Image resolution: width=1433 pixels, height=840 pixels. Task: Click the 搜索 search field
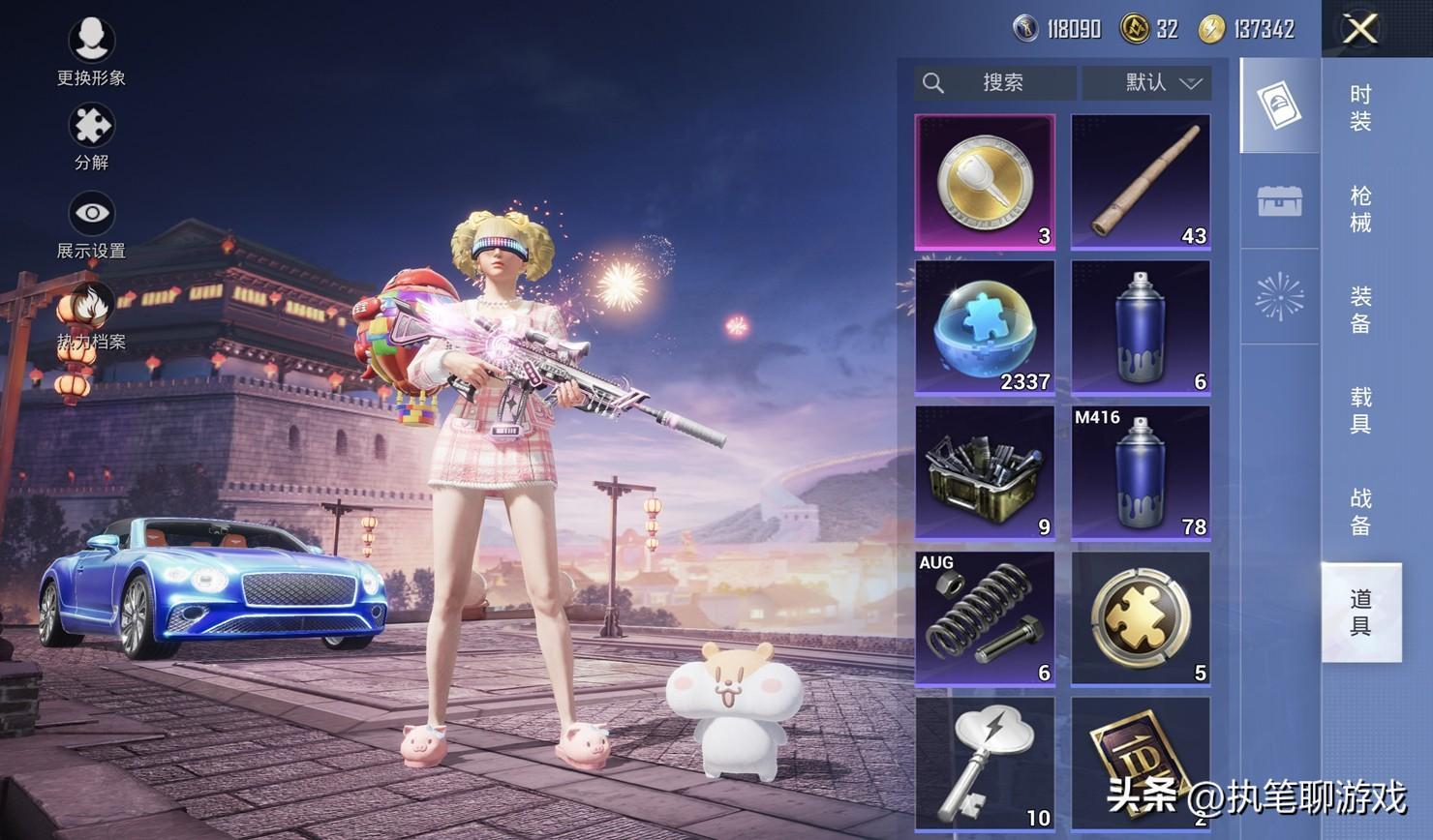pos(994,83)
